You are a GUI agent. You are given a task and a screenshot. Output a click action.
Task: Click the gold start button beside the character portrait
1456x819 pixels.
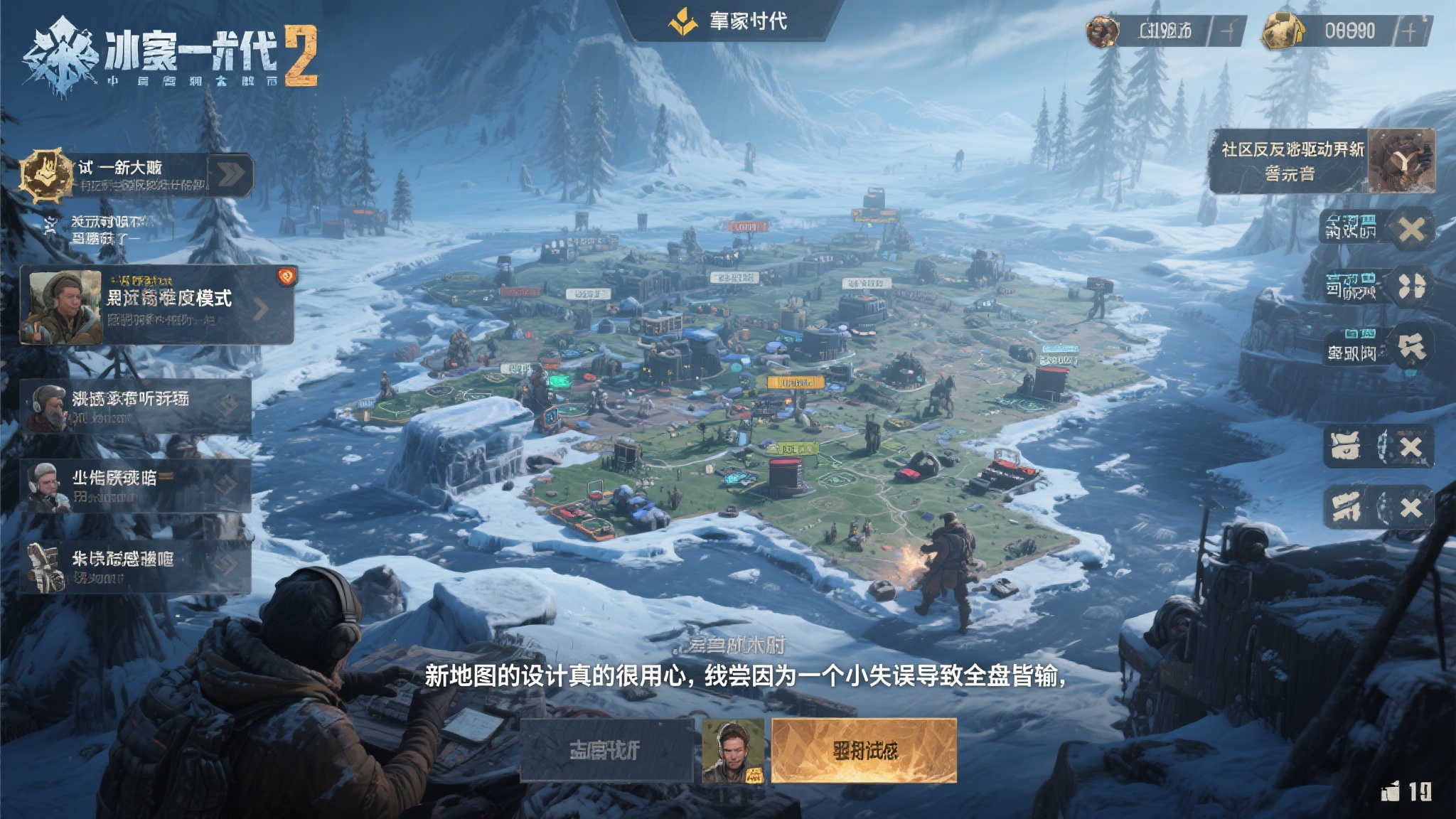click(x=864, y=750)
